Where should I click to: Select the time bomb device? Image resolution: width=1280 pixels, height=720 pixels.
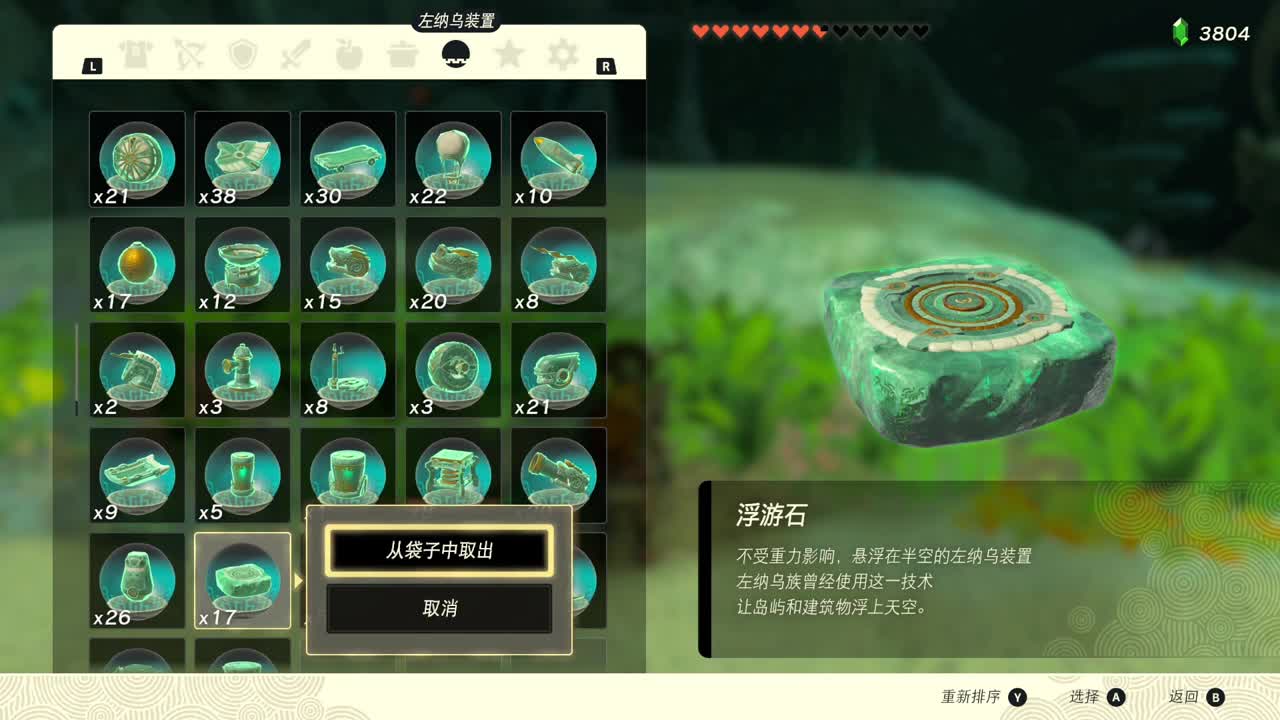coord(137,264)
